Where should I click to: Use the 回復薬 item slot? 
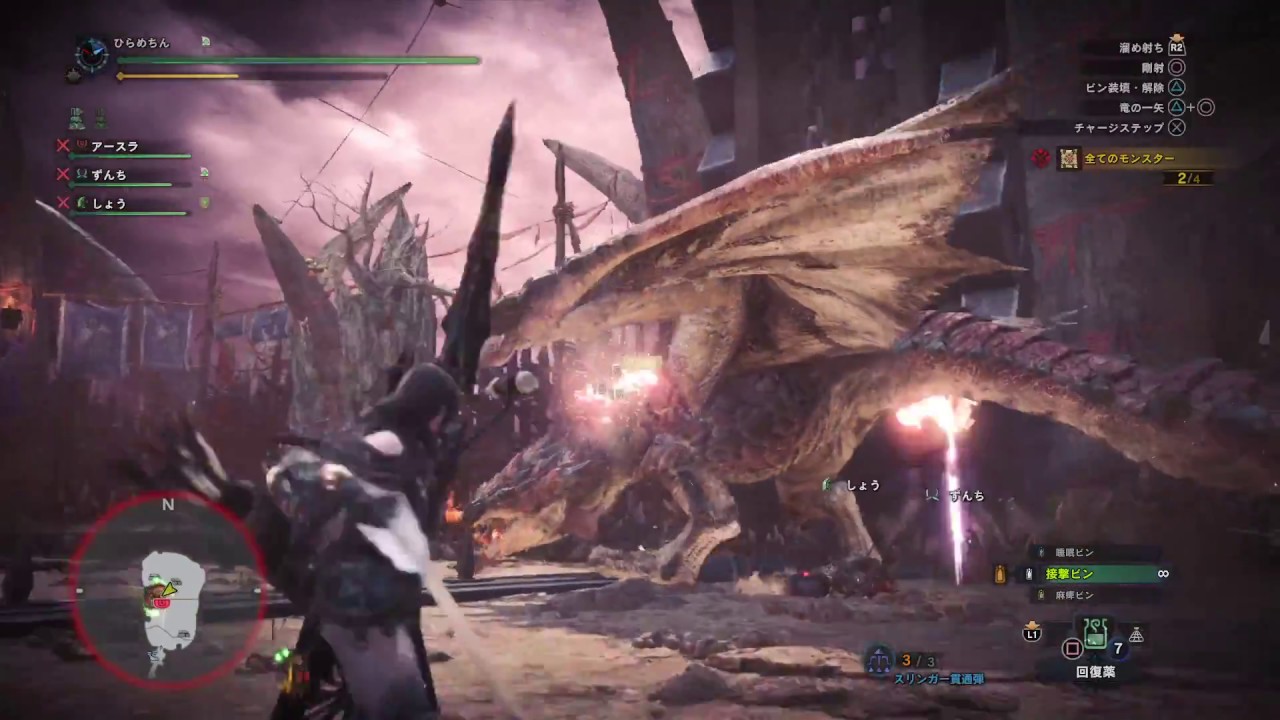(1093, 633)
